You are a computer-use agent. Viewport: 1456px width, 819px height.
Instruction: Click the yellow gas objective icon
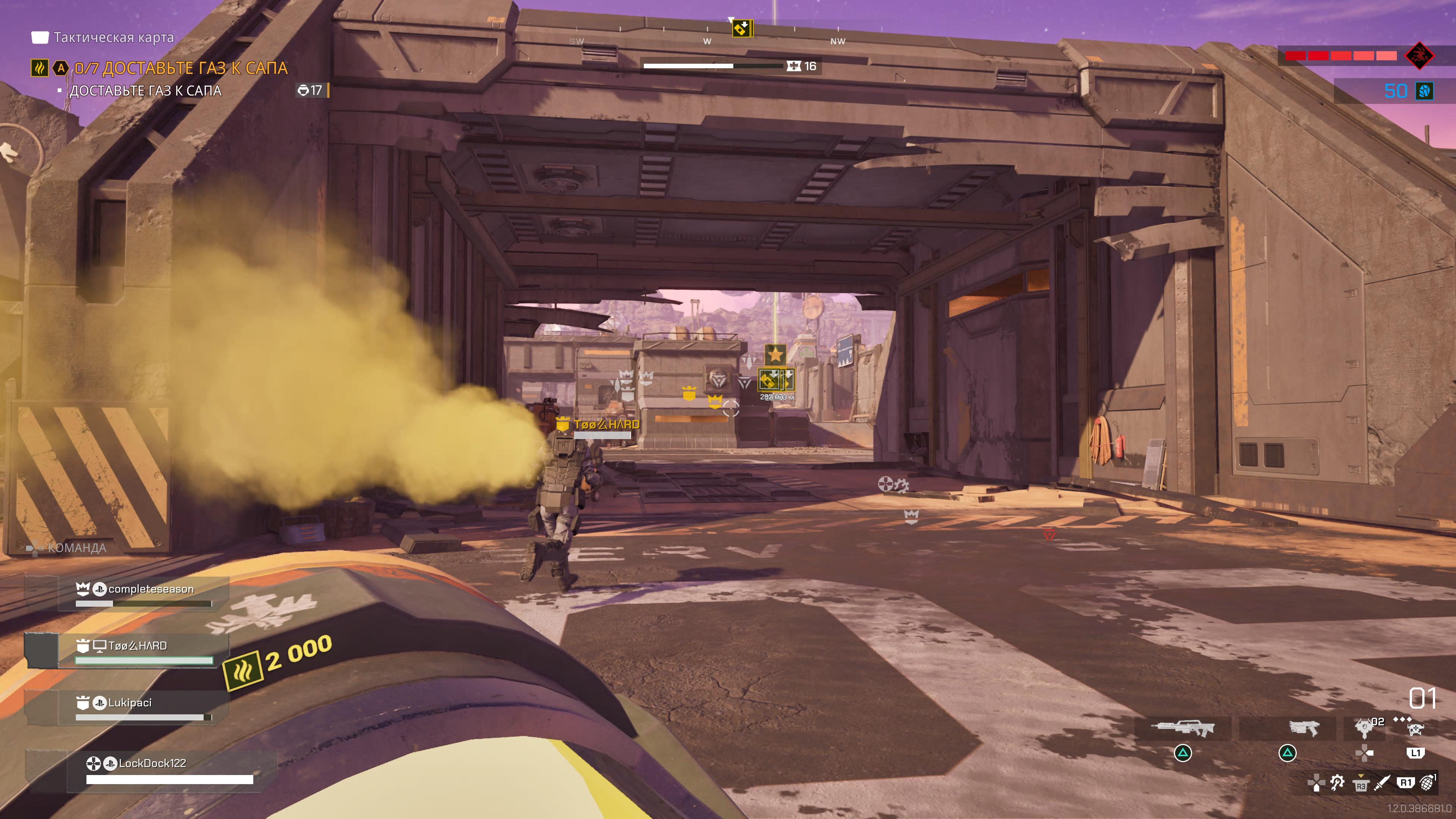[x=39, y=68]
